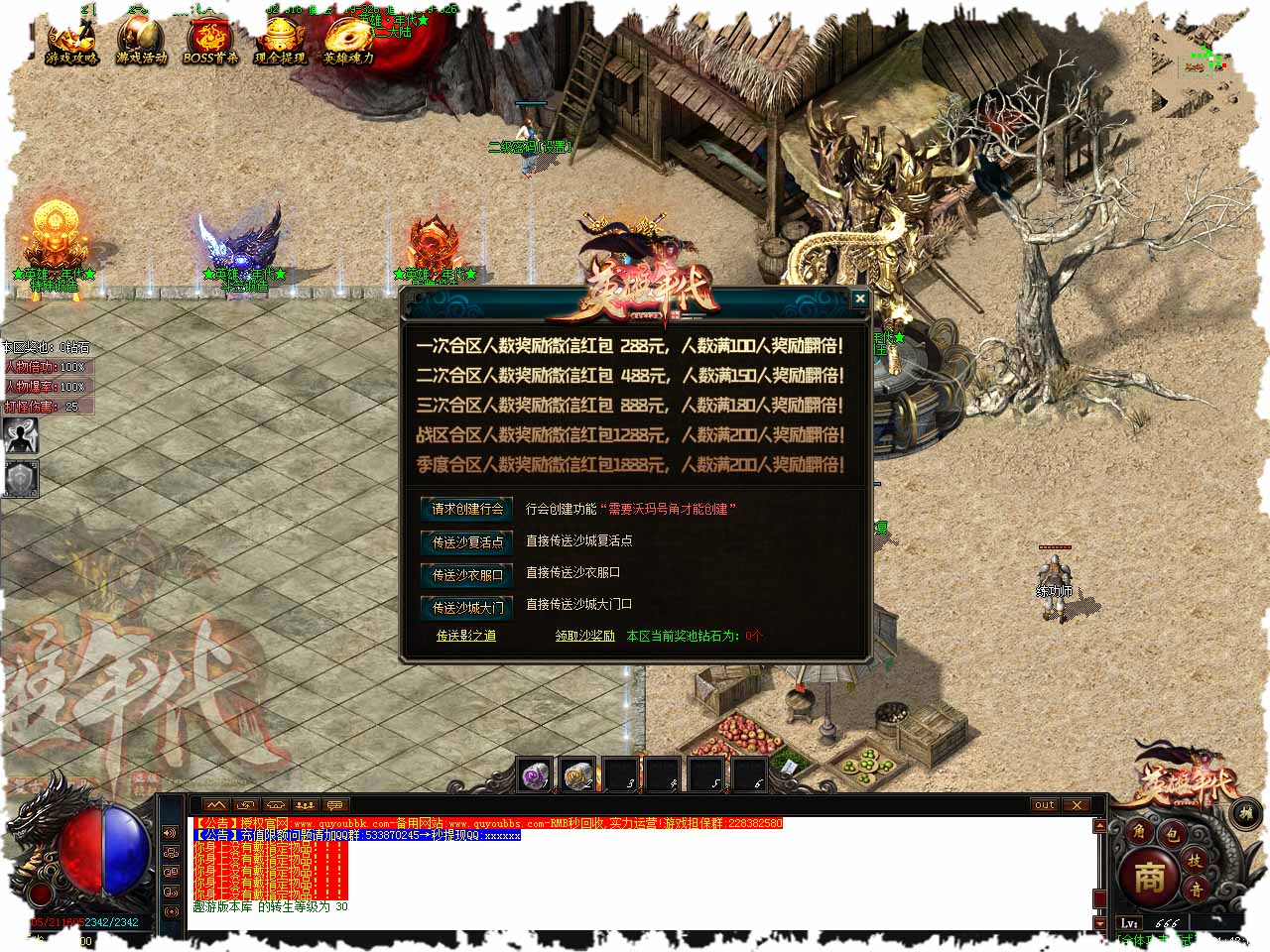Open the shop with the large 商 button

tap(1149, 877)
